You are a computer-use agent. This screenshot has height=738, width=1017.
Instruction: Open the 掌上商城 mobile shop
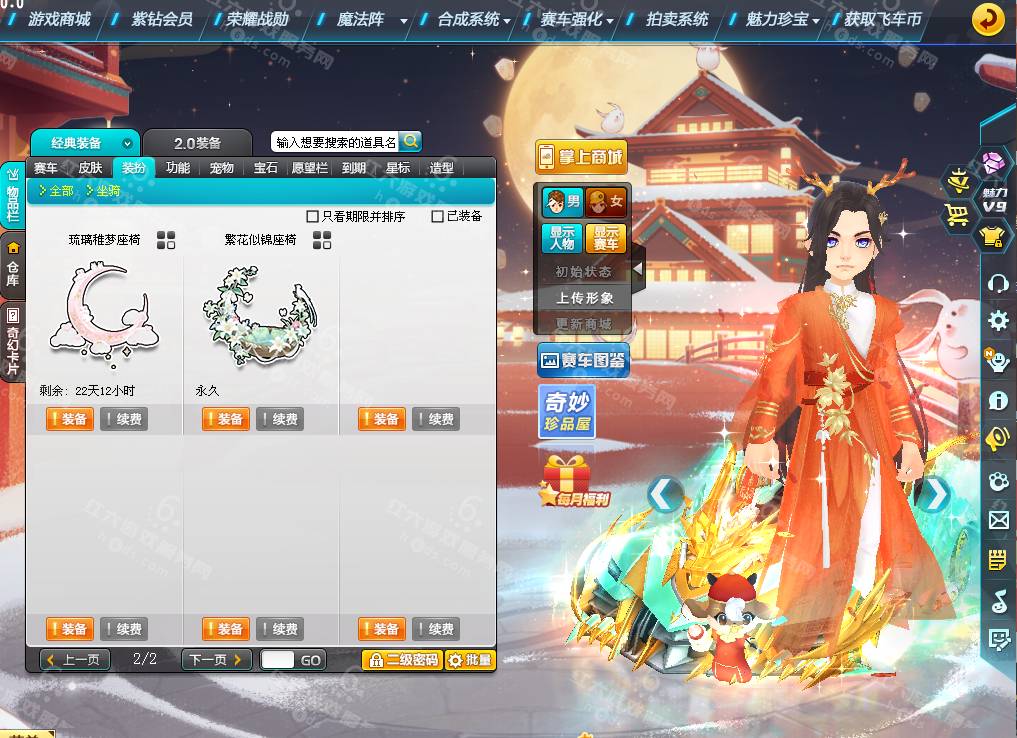(581, 156)
